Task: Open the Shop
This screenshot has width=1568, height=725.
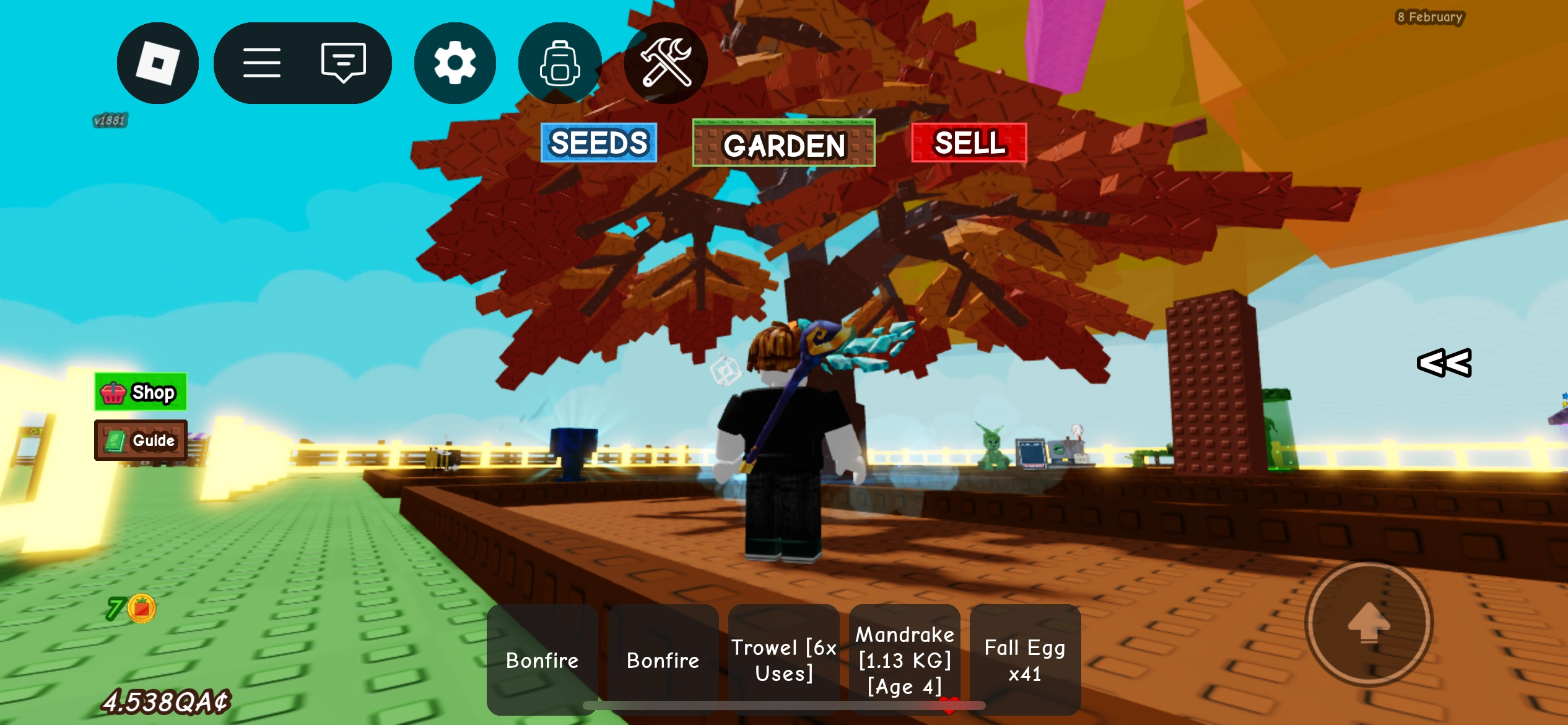Action: tap(141, 392)
